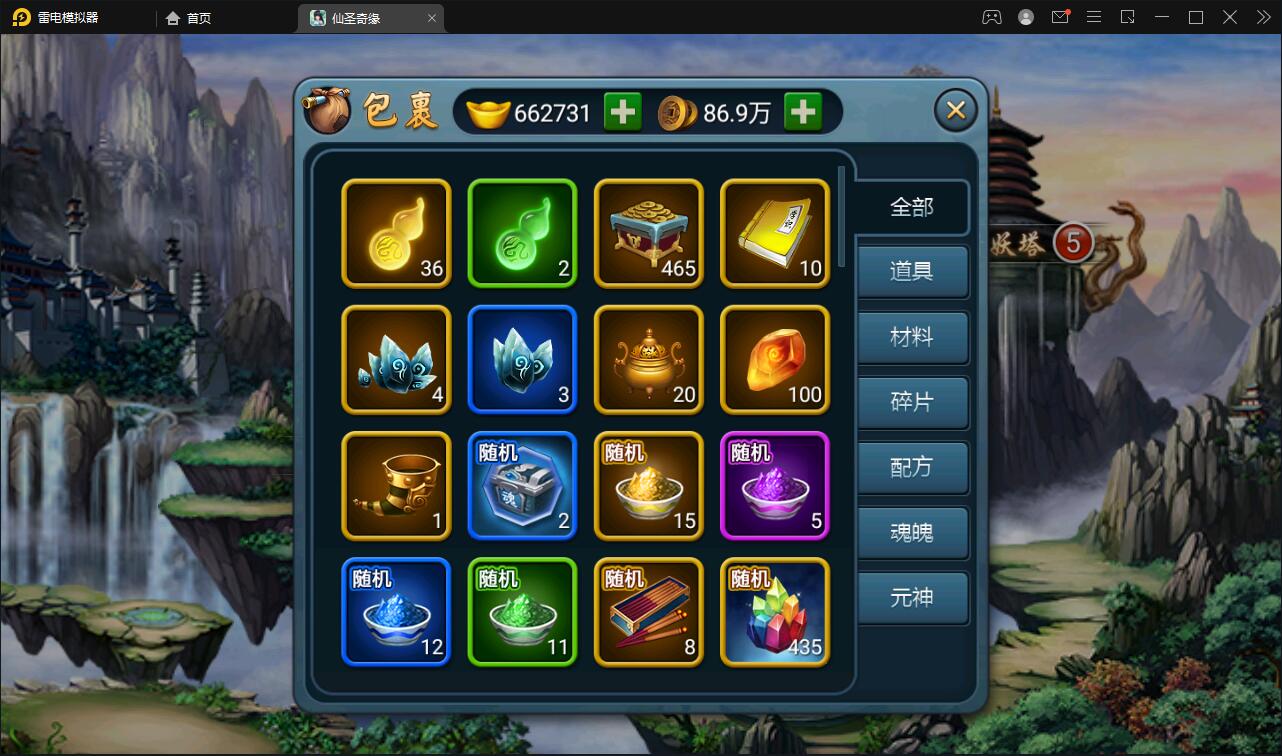
Task: Show the 材料 category tab
Action: point(911,337)
